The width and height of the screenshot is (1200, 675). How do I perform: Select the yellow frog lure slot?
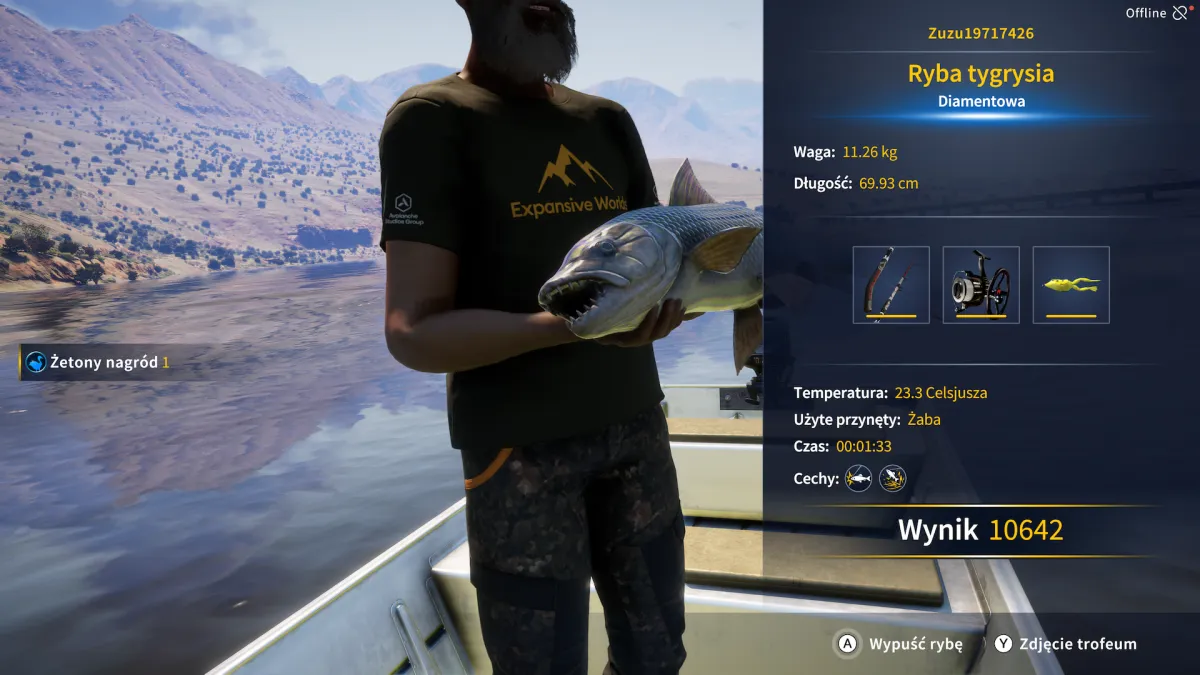pos(1071,285)
